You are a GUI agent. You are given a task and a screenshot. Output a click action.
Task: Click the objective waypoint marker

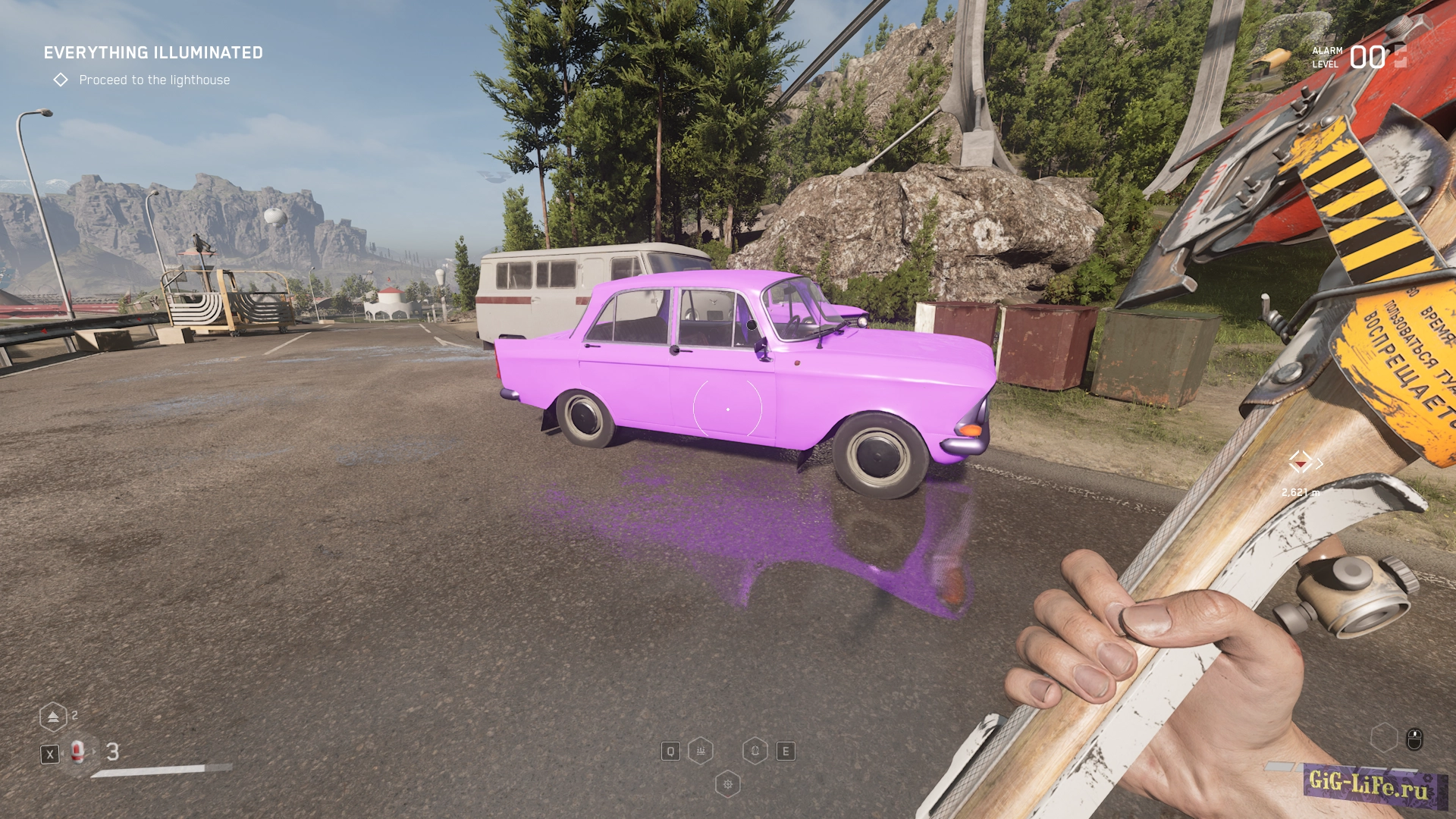1301,462
